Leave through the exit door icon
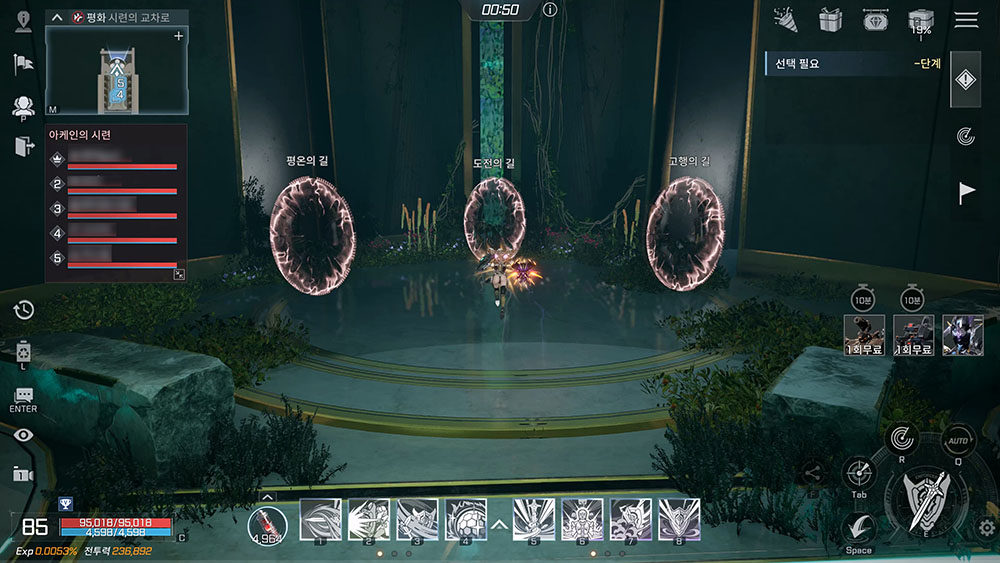The image size is (1000, 563). [x=23, y=147]
